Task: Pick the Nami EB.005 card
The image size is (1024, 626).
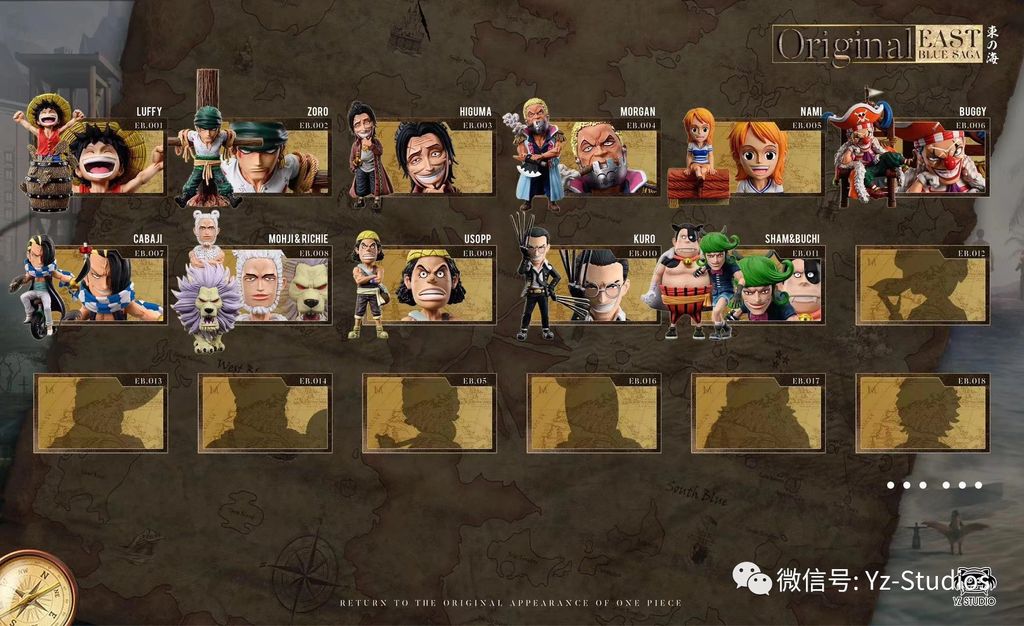Action: click(x=758, y=157)
